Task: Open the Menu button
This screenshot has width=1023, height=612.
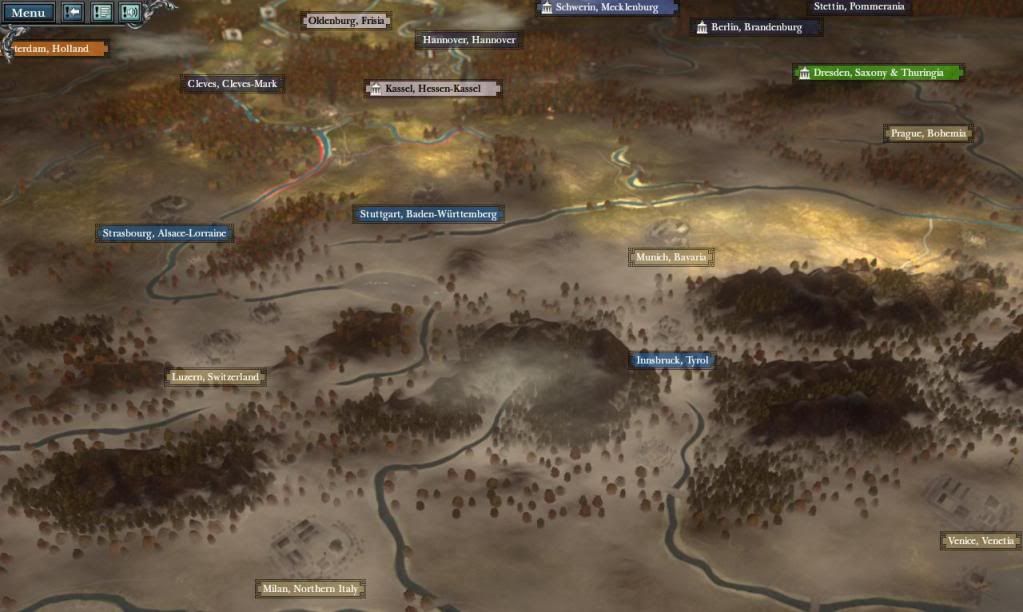Action: pos(27,13)
